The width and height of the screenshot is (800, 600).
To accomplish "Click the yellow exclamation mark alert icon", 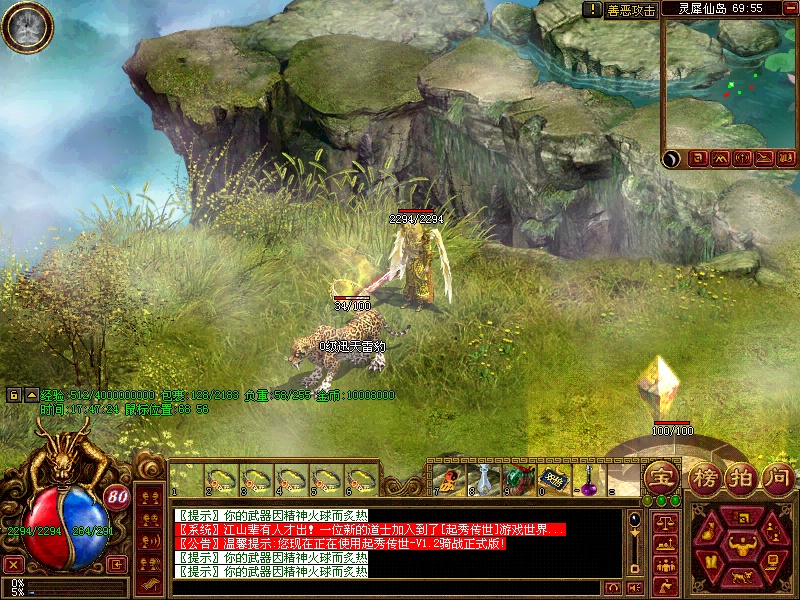I will click(591, 9).
